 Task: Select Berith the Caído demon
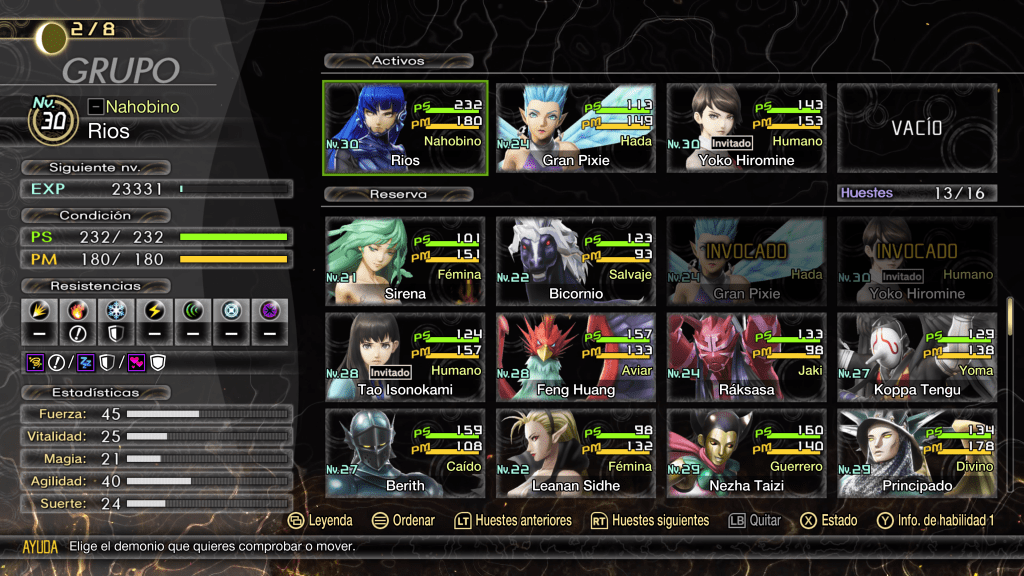[x=405, y=452]
